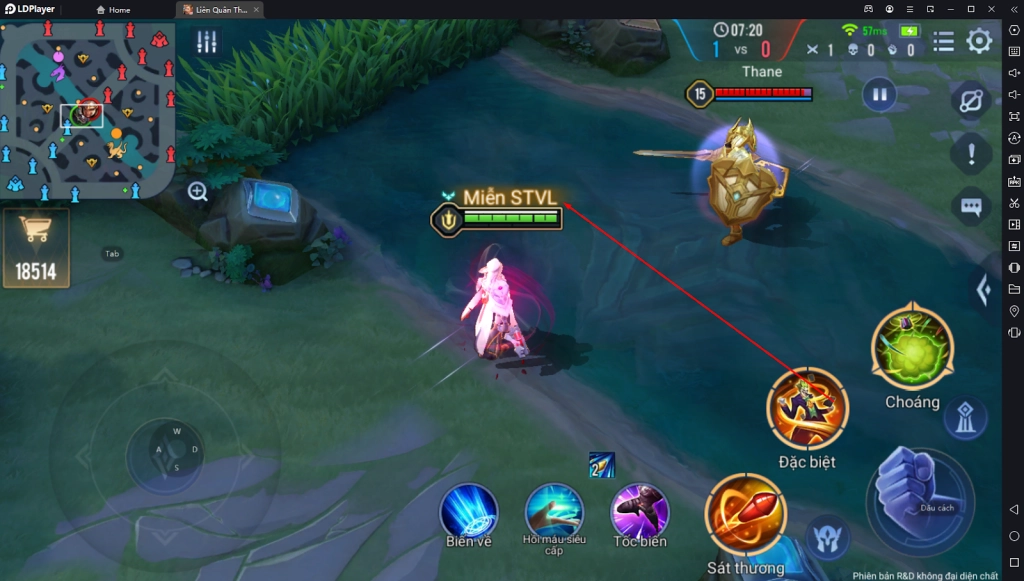Click the planet icon below settings
This screenshot has height=581, width=1024.
pos(971,101)
